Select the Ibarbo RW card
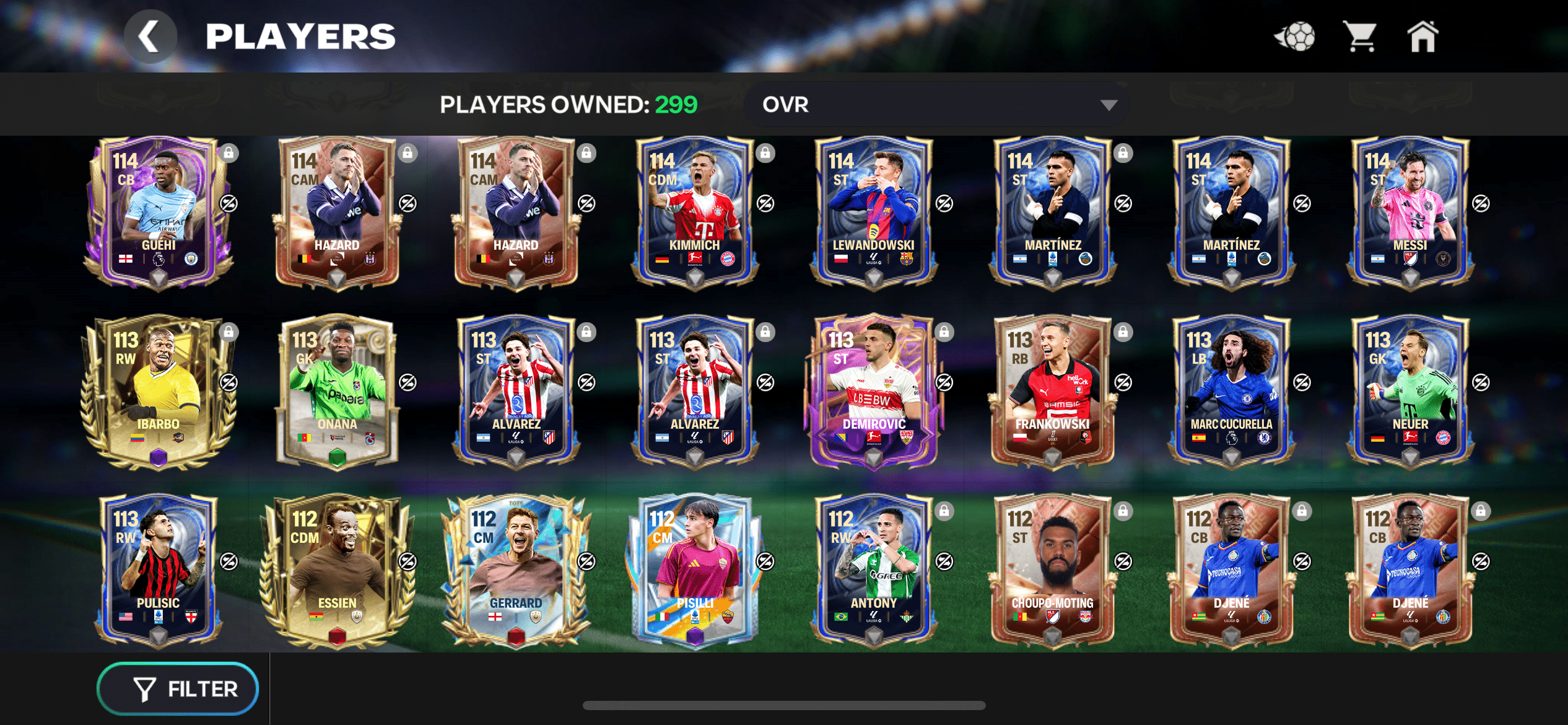The height and width of the screenshot is (725, 1568). coord(159,392)
